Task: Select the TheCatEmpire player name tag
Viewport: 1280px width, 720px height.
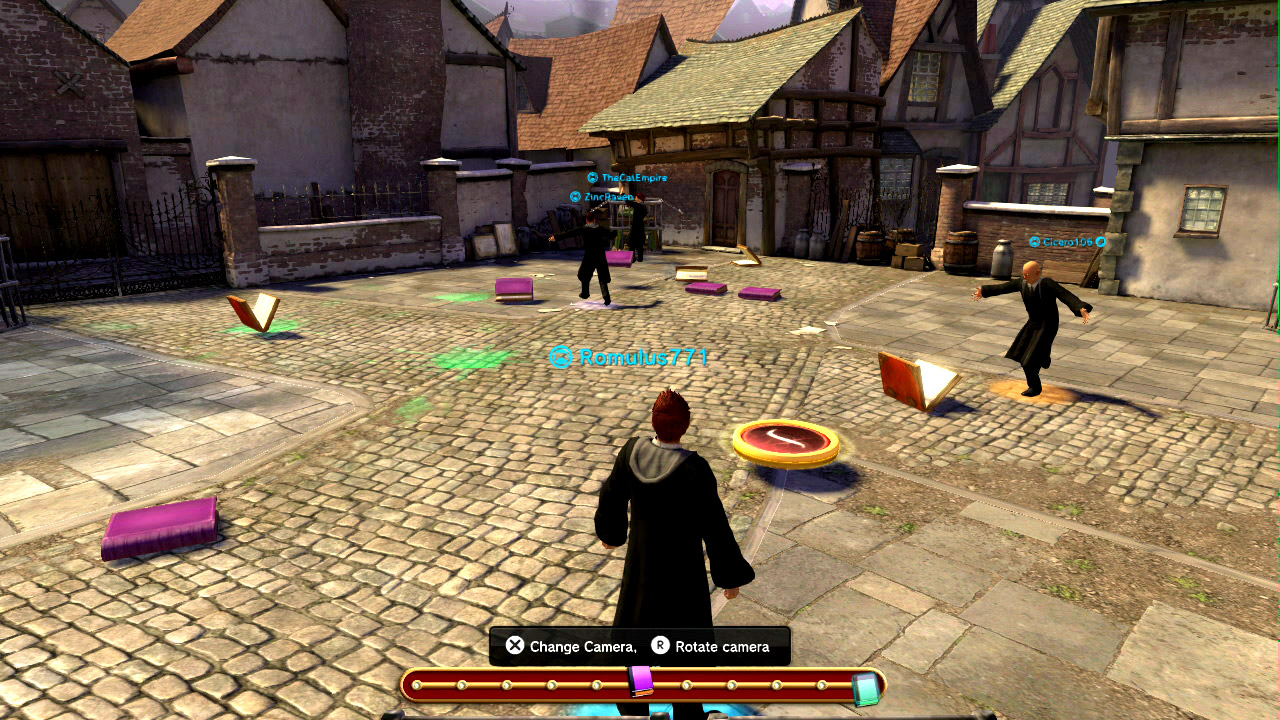Action: pyautogui.click(x=628, y=177)
